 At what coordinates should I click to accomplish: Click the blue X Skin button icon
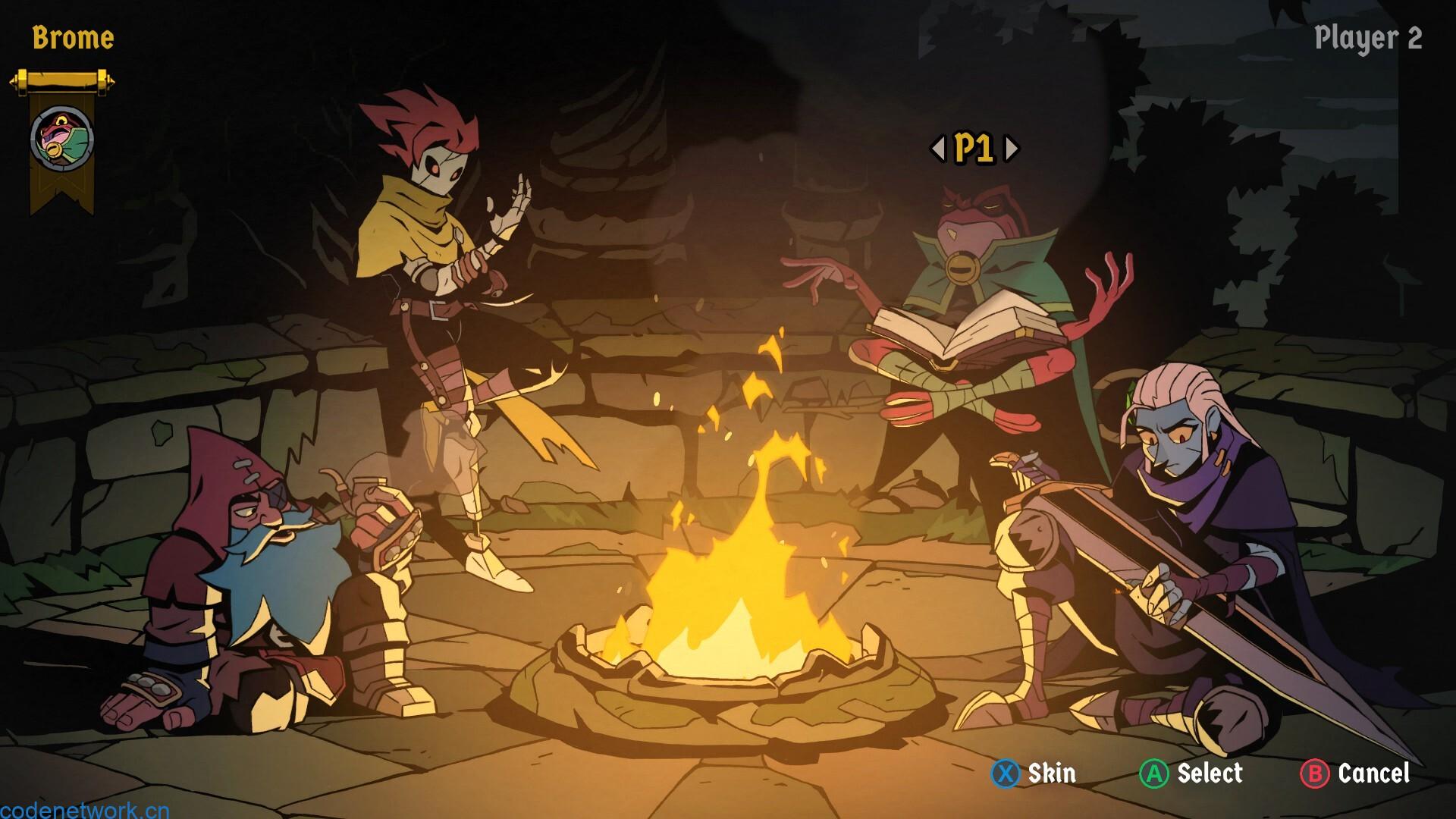point(1005,774)
